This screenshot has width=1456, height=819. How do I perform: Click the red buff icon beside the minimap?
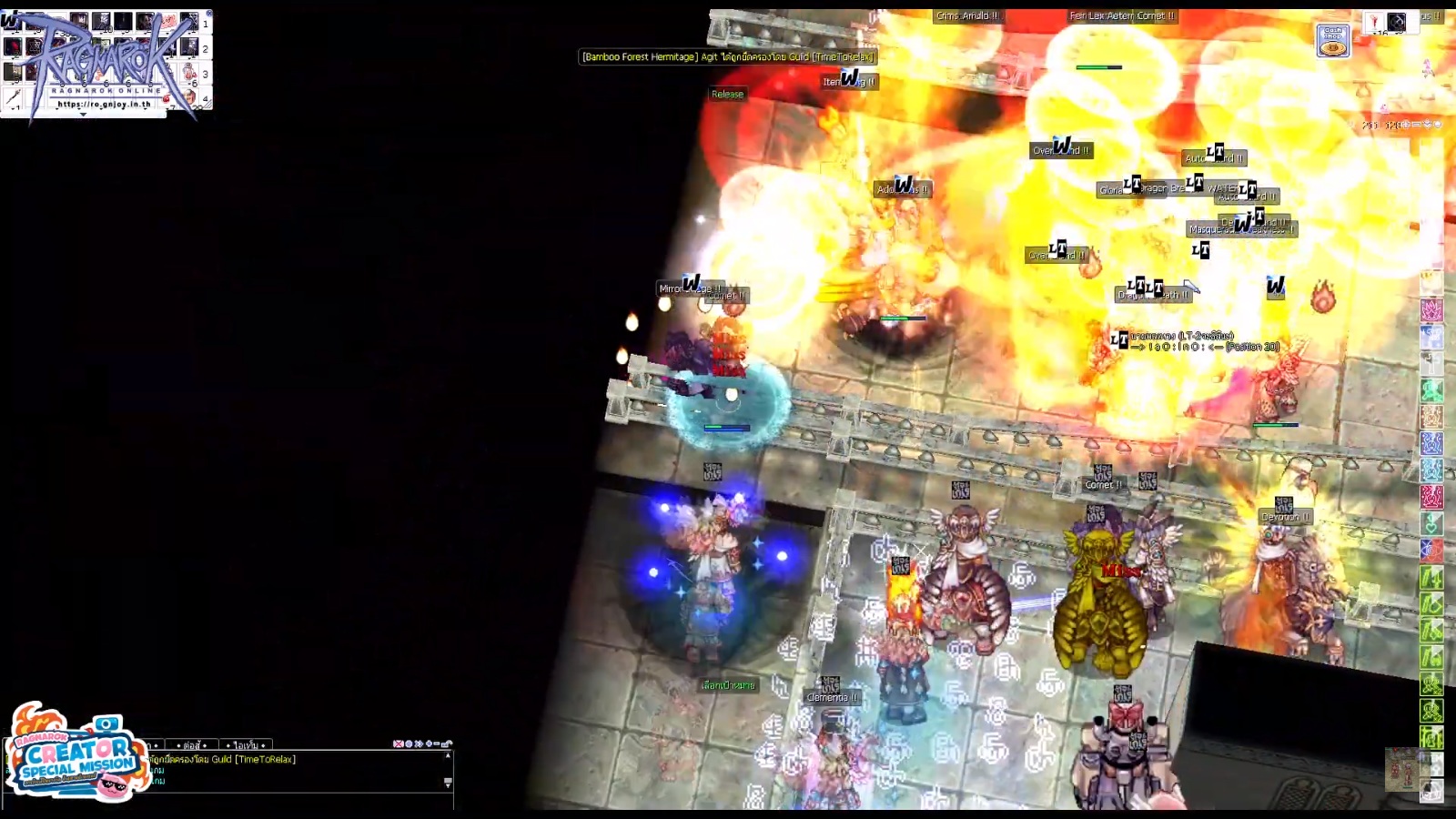pyautogui.click(x=1374, y=22)
